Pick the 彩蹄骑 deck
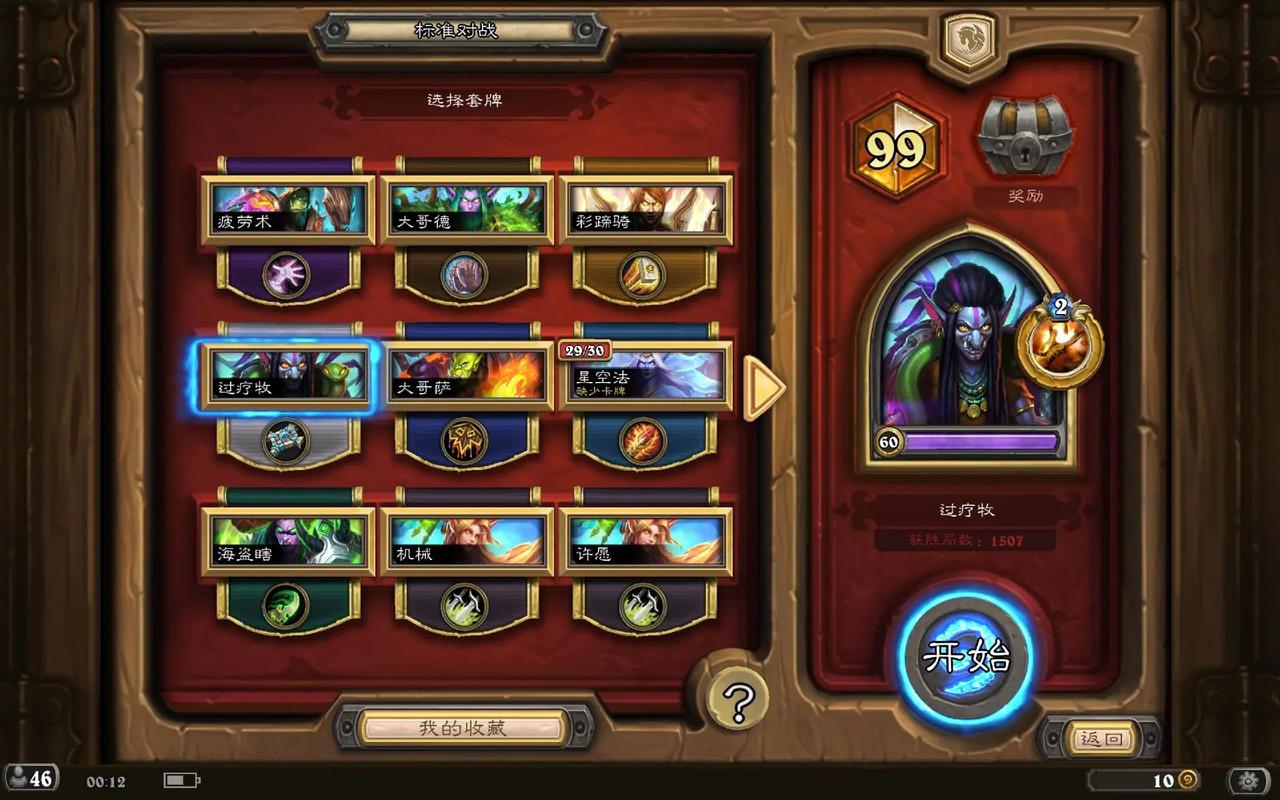 (645, 210)
